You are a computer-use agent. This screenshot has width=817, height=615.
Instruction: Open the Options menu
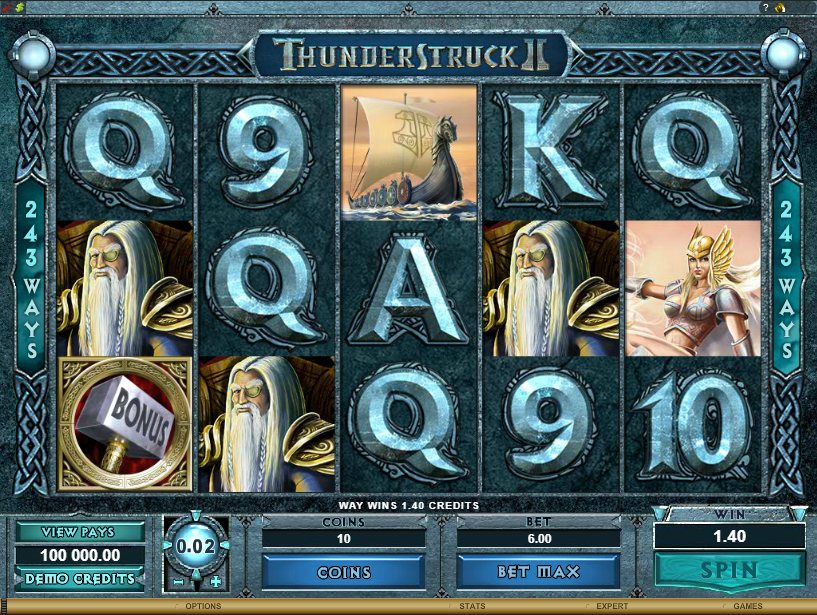coord(203,606)
